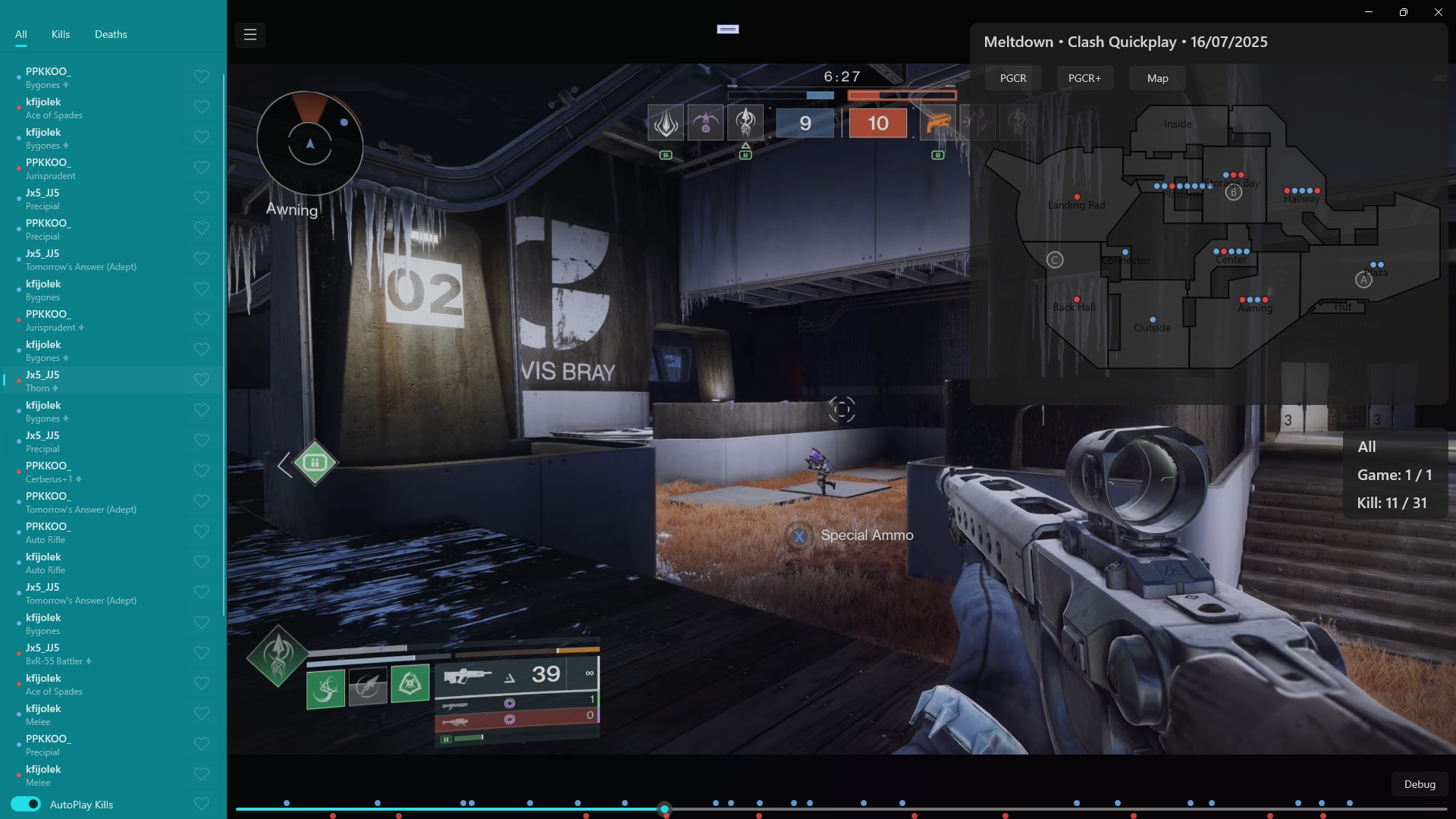This screenshot has height=819, width=1456.
Task: Select the leftmost Stasis super icon on scoreboard
Action: click(665, 123)
